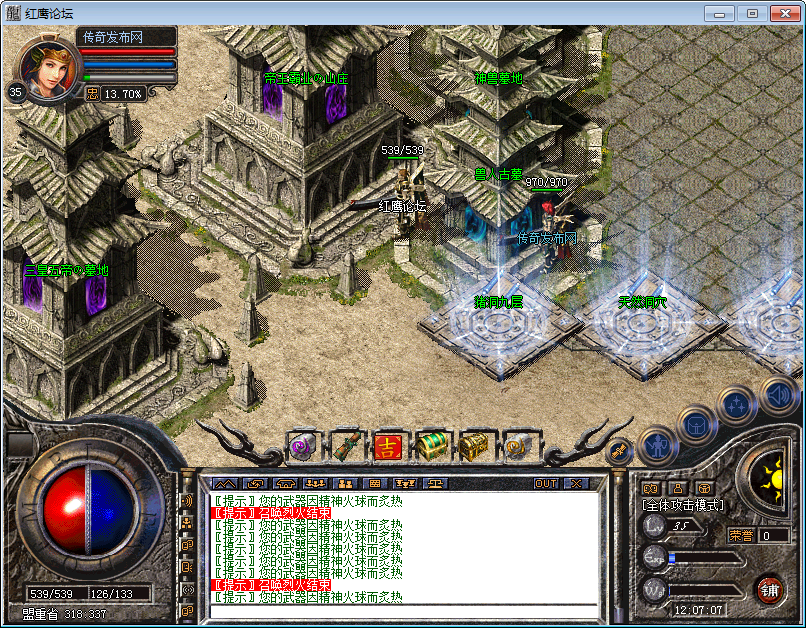Open the red 铺 shop button
Screen dimensions: 806x628
click(x=769, y=587)
